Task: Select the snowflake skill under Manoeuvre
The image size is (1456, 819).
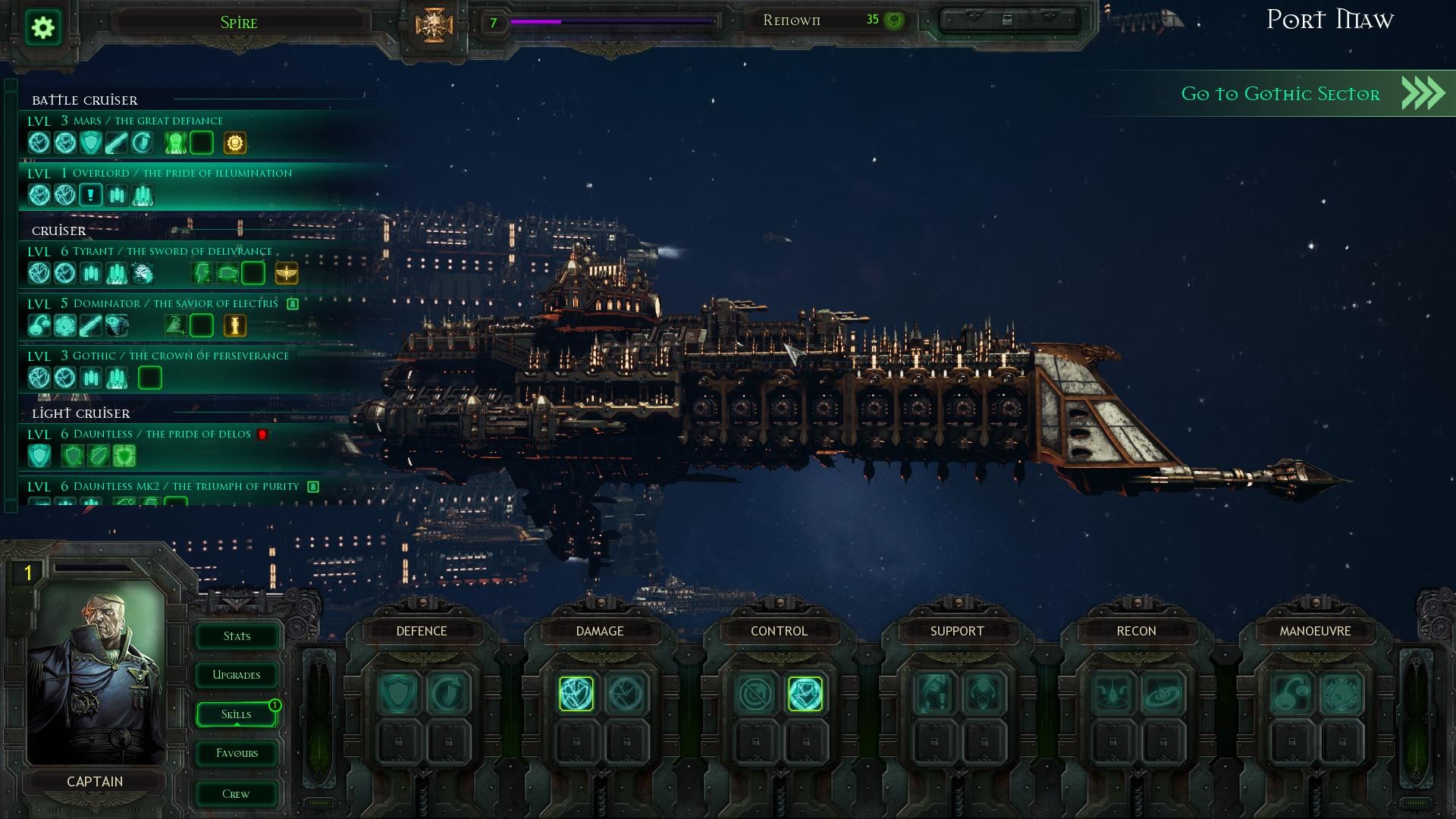Action: pyautogui.click(x=1341, y=694)
